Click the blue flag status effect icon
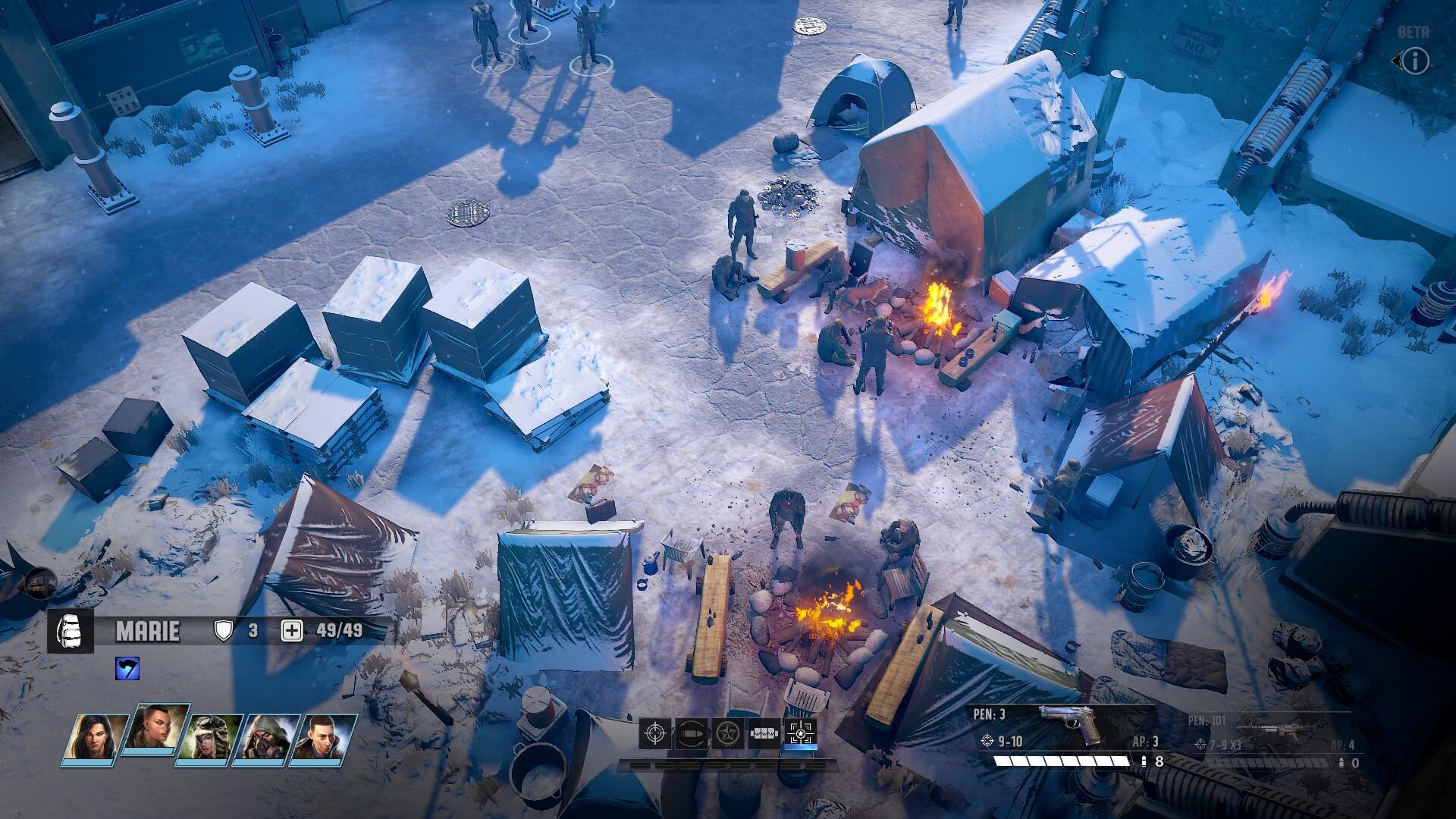Screen dimensions: 1456x819 127,669
